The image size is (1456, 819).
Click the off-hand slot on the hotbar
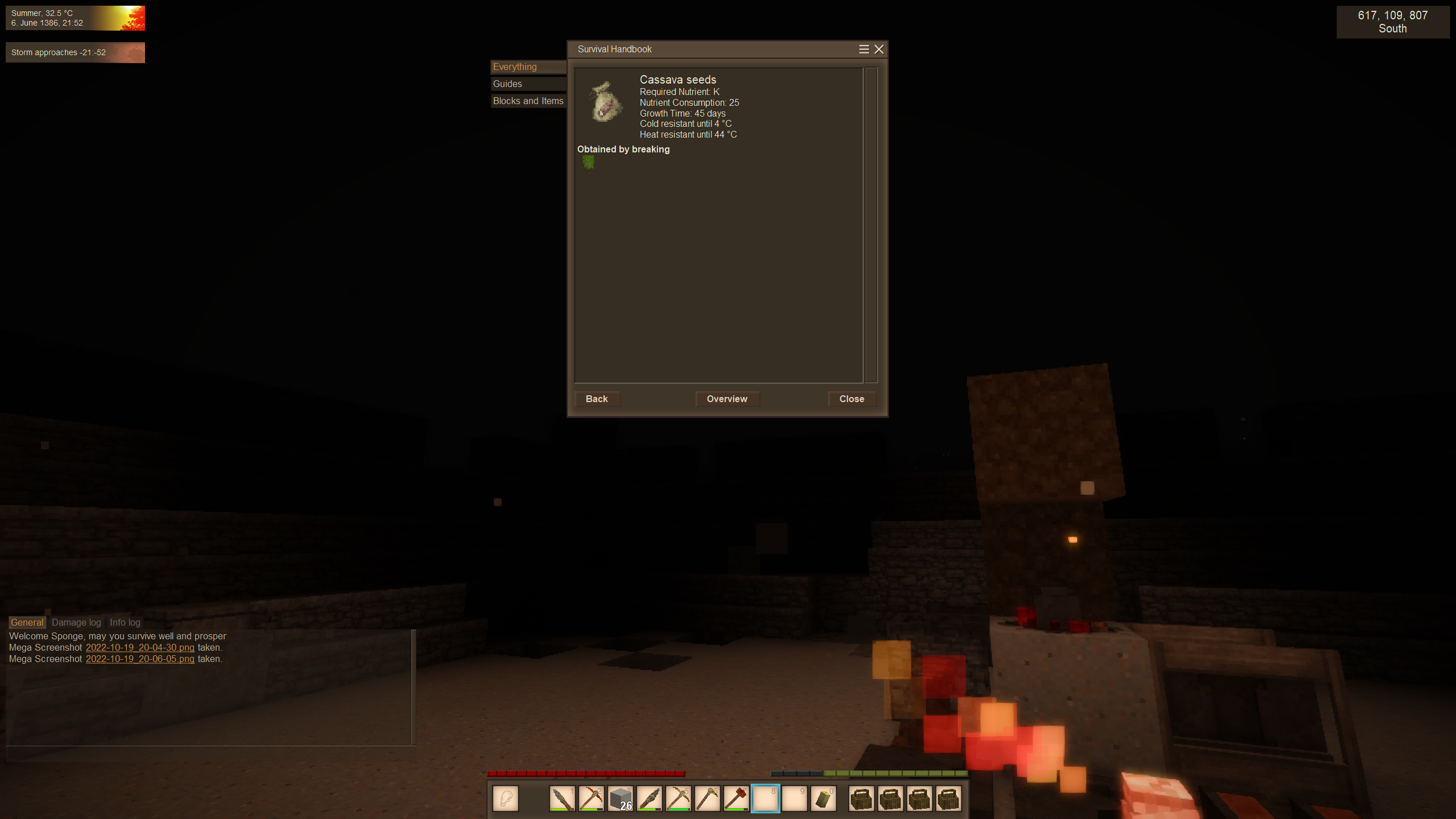point(506,799)
